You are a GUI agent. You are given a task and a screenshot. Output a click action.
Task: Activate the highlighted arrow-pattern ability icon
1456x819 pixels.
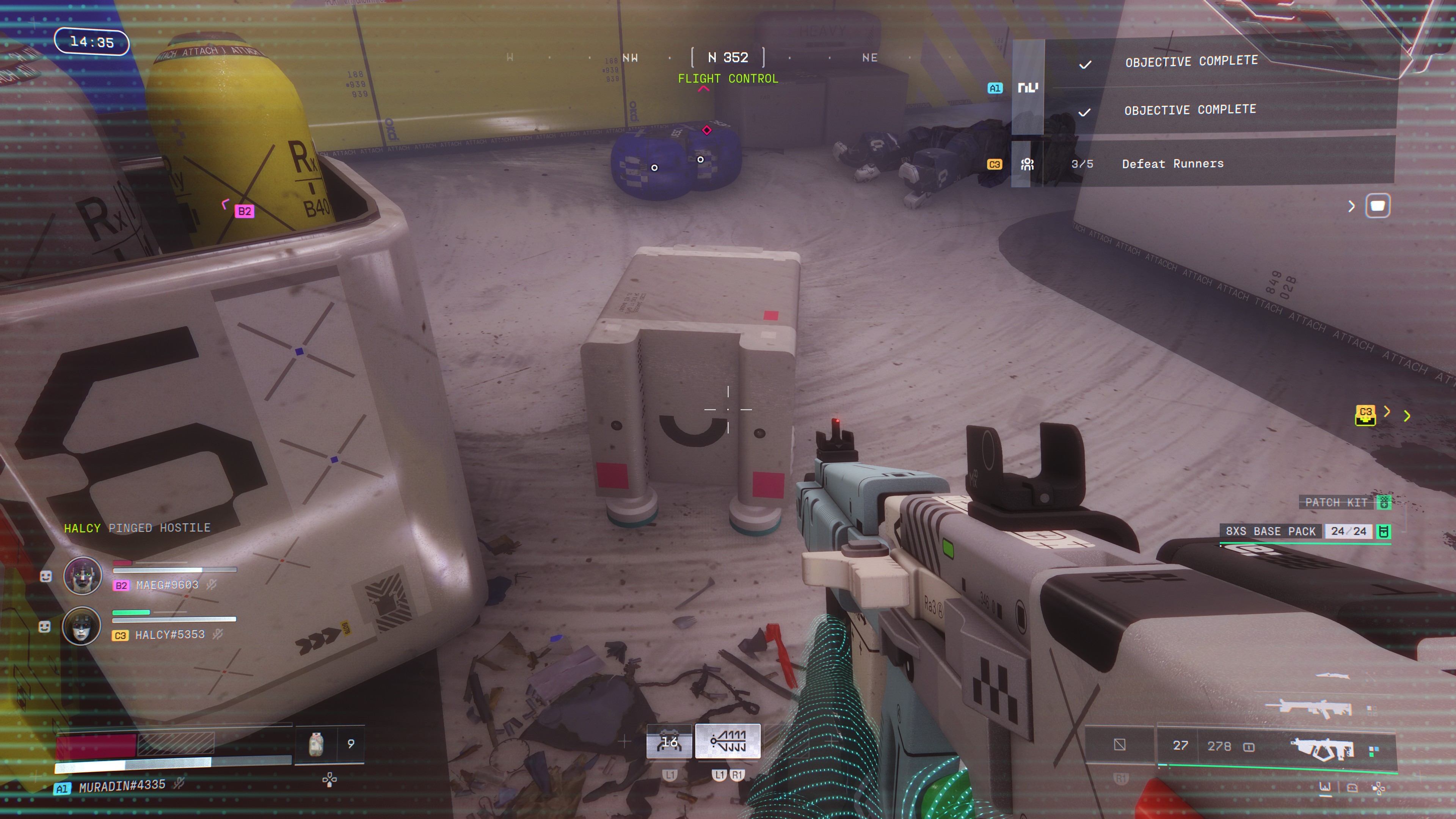click(728, 741)
